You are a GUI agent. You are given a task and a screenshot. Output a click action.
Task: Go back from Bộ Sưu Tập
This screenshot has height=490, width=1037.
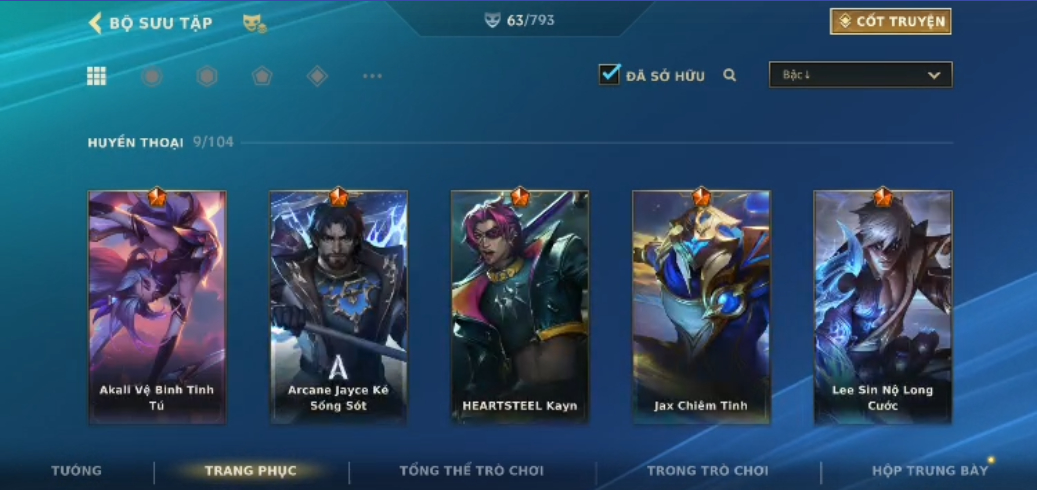click(x=97, y=23)
